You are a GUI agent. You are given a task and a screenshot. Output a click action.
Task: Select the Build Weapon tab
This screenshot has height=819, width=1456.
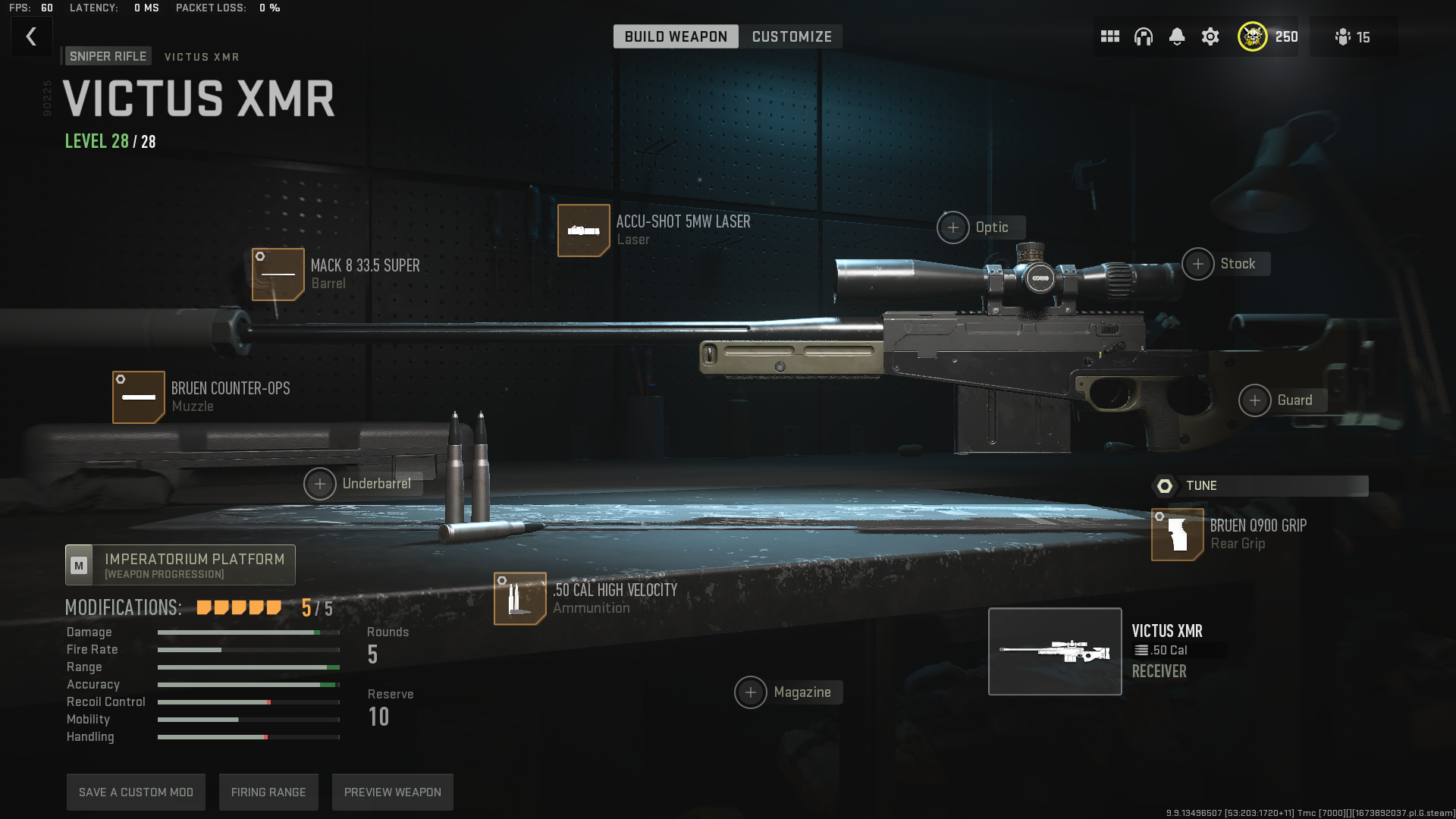tap(676, 36)
